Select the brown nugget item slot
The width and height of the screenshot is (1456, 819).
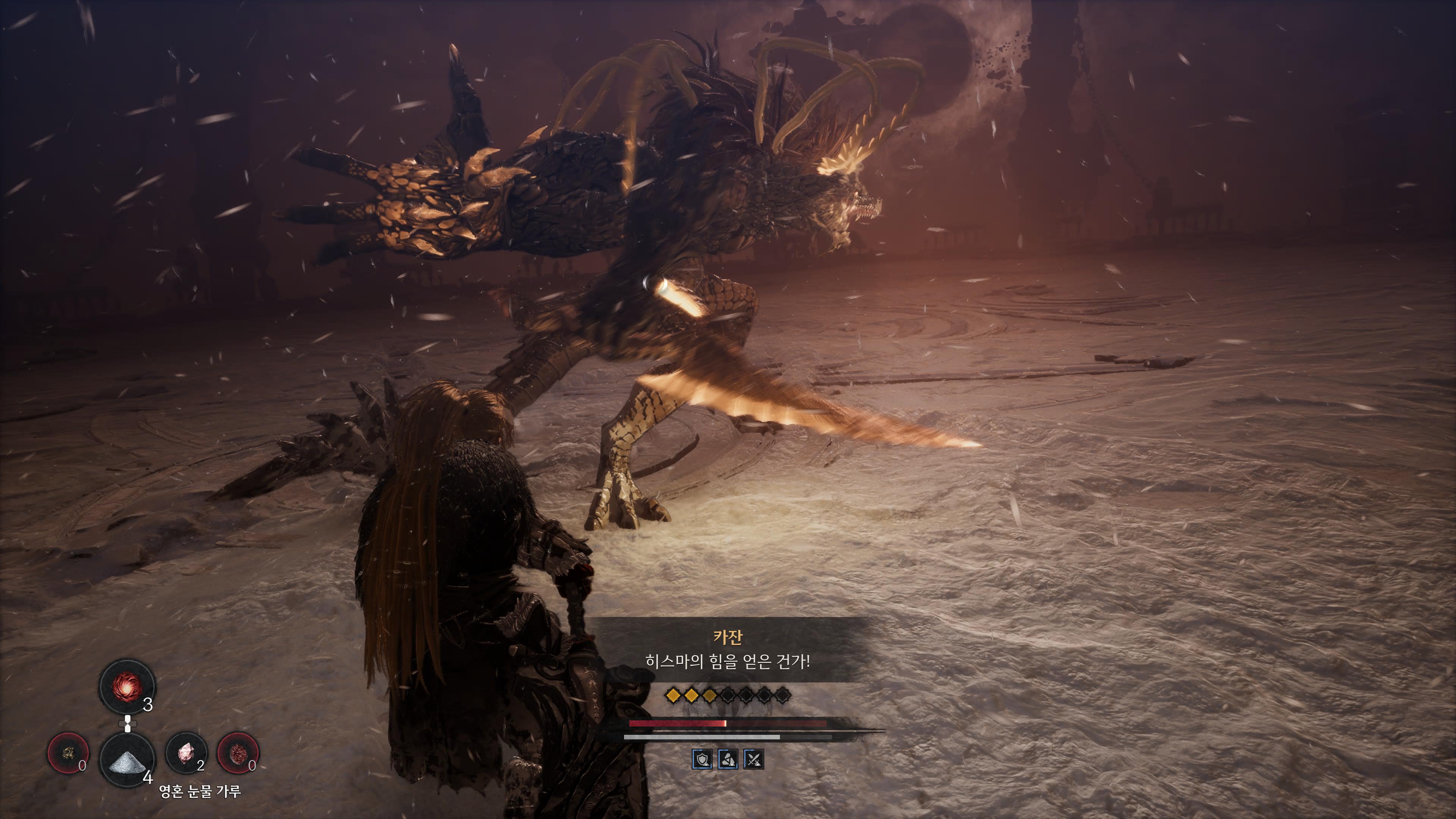pyautogui.click(x=68, y=753)
